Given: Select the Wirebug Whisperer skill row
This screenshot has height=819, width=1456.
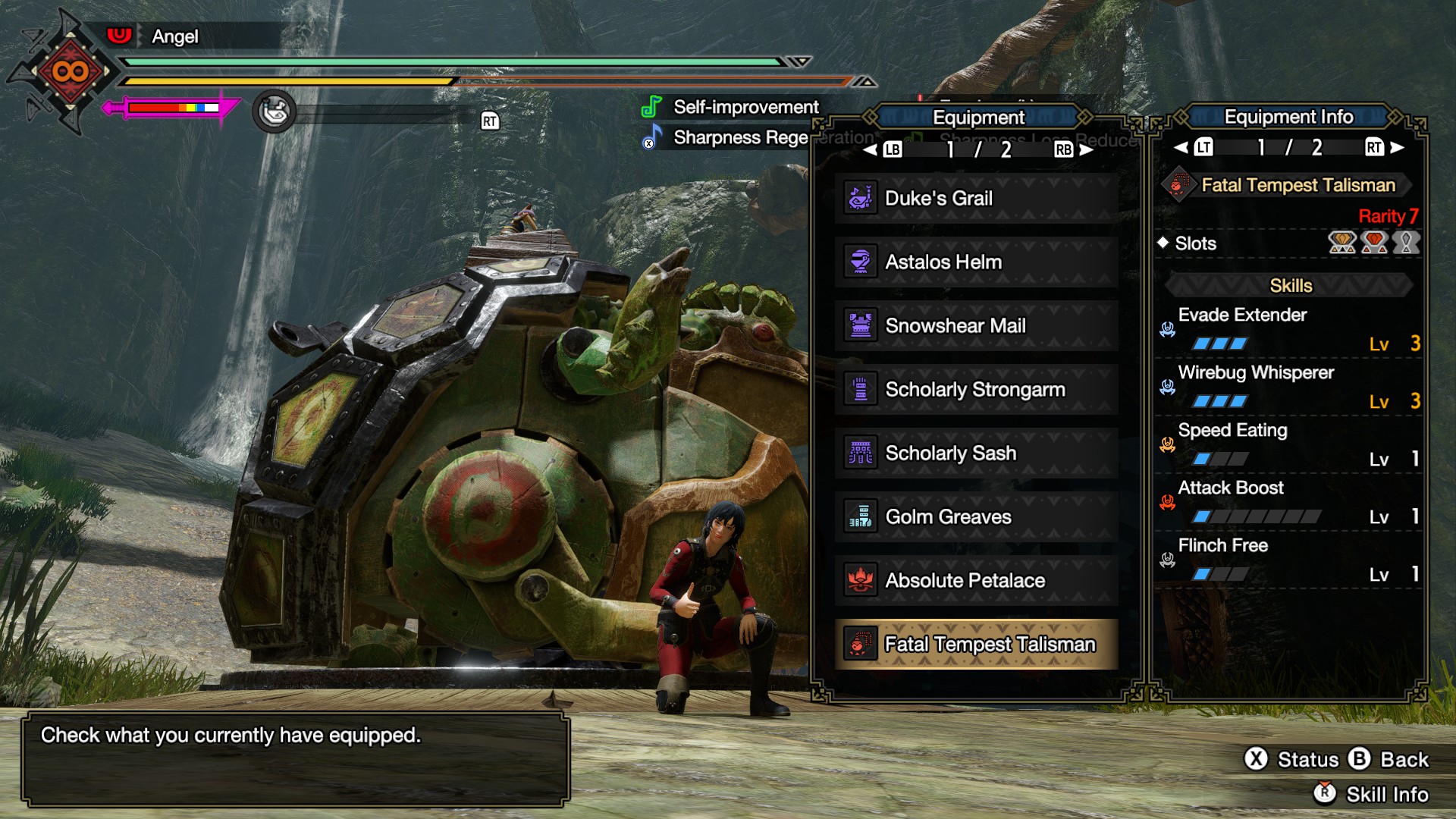Looking at the screenshot, I should pyautogui.click(x=1289, y=387).
